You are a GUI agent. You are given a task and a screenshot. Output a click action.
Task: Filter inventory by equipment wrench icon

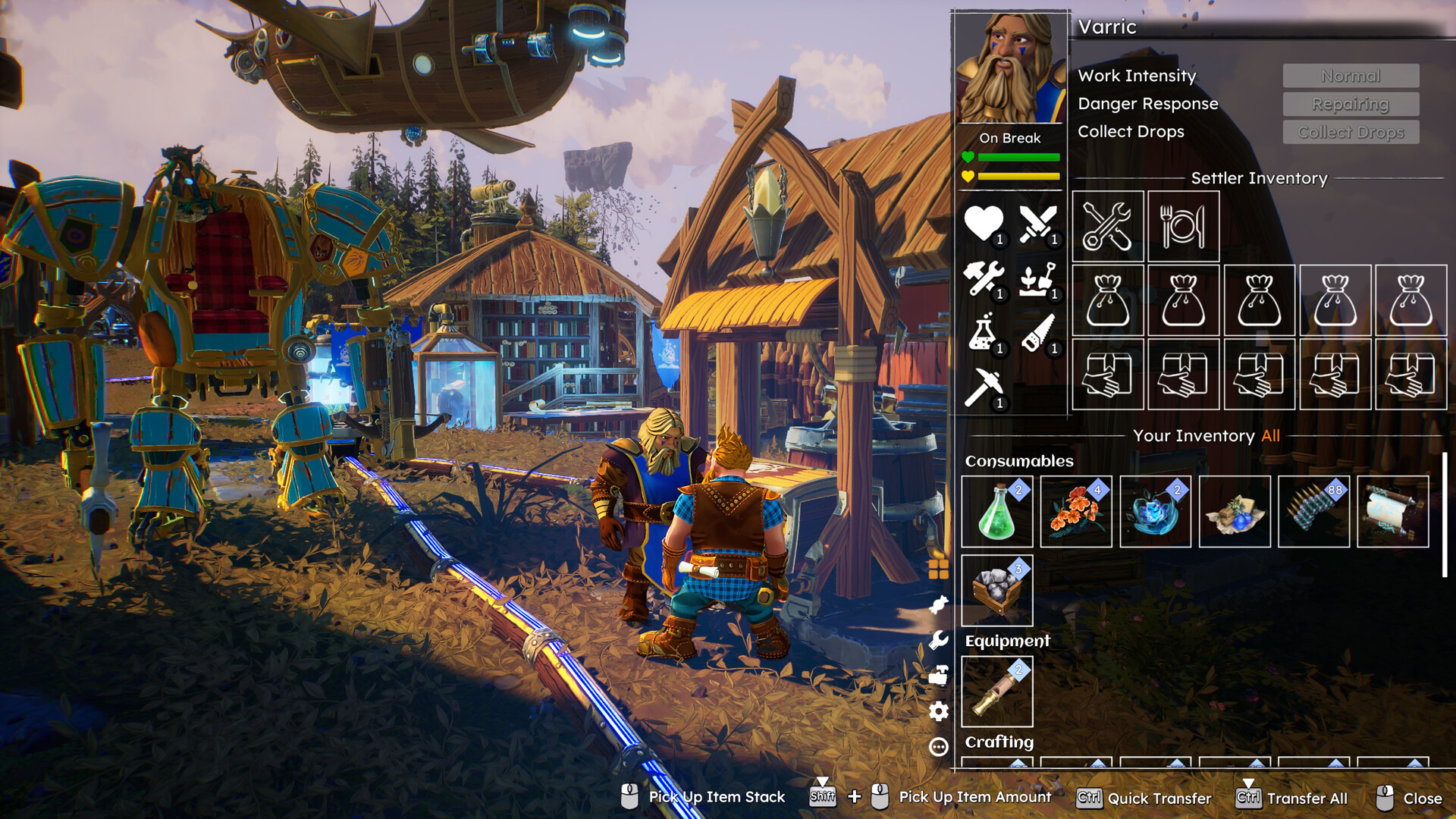click(939, 640)
